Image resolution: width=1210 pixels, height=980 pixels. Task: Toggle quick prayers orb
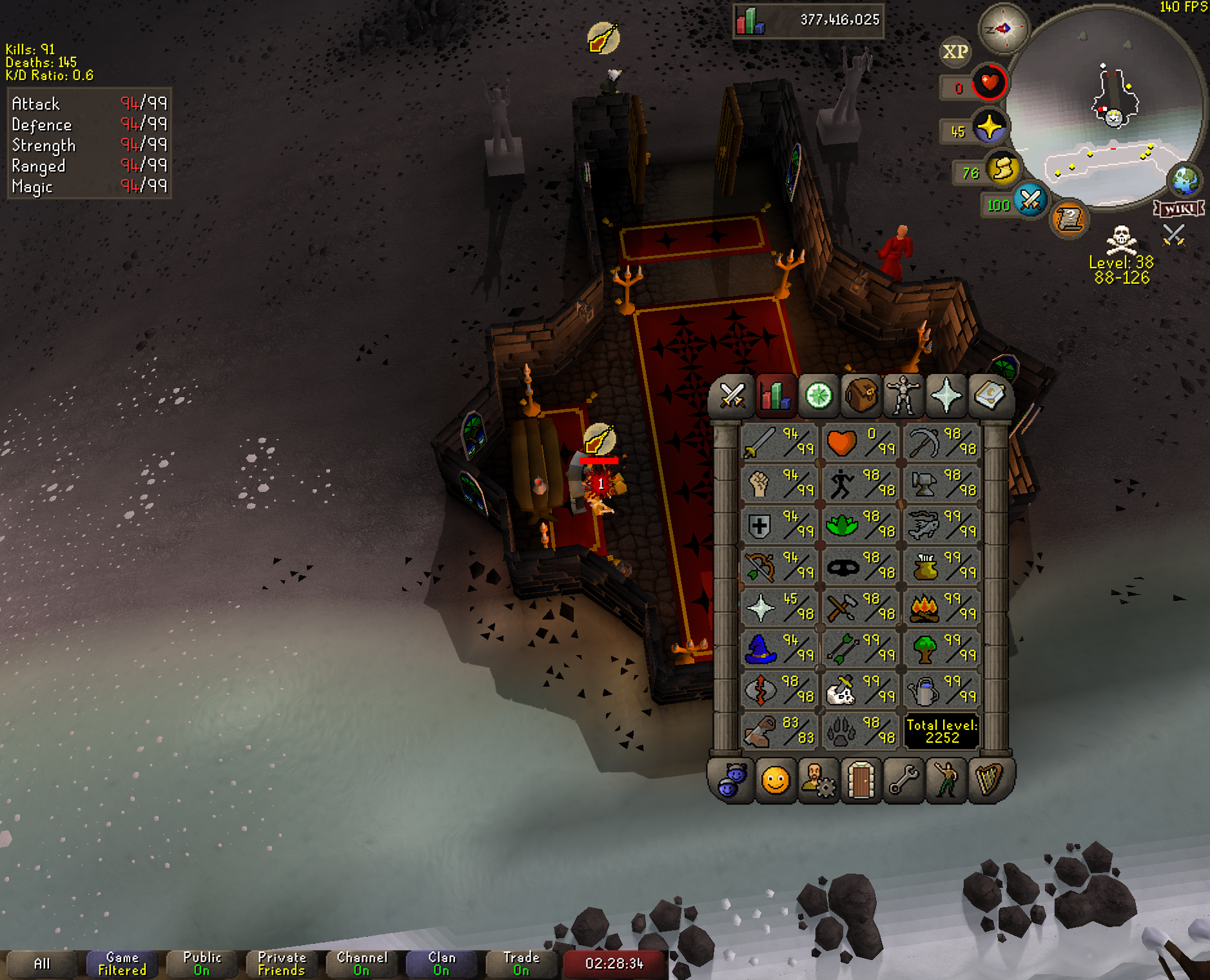(990, 127)
